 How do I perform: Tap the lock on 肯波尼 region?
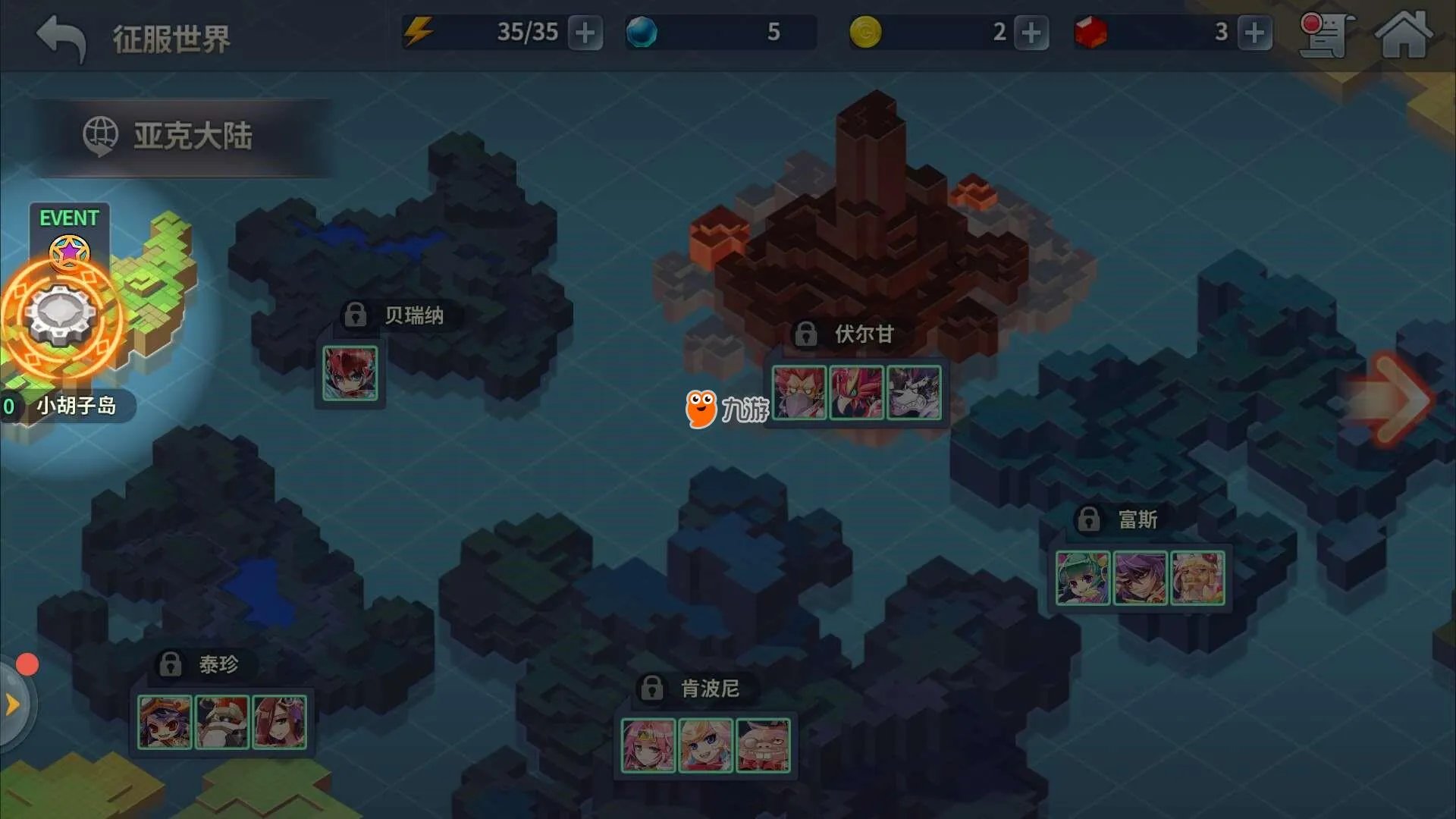(x=651, y=688)
